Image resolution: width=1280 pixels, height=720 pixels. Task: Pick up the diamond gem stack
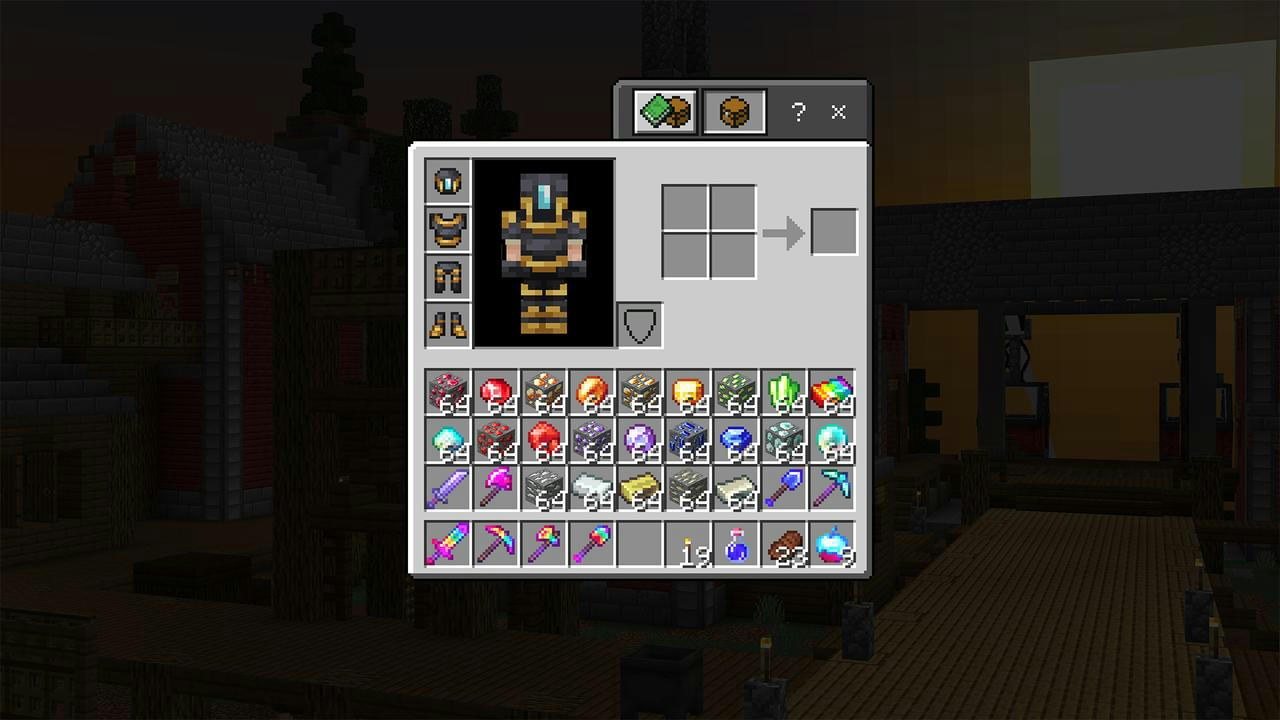[838, 442]
